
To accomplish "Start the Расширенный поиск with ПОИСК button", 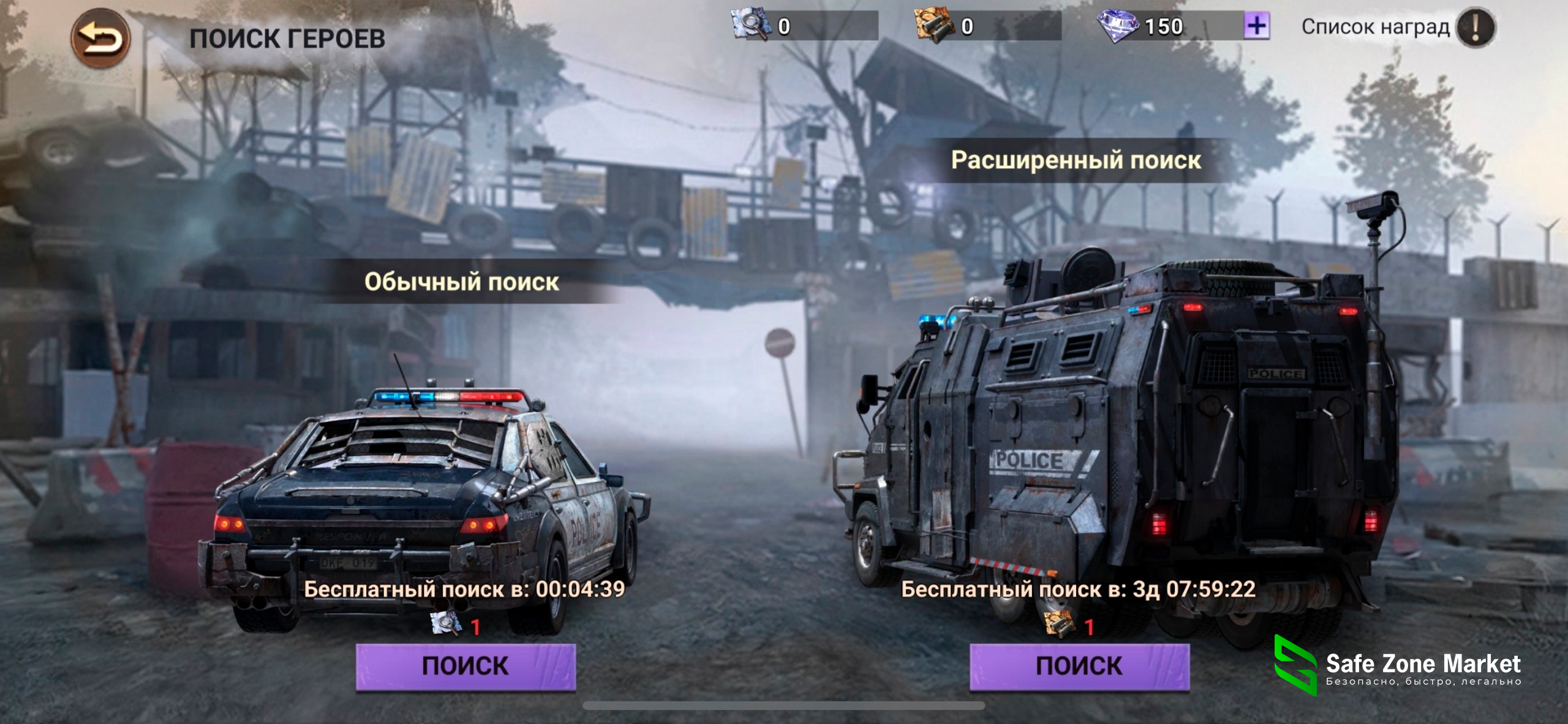I will click(1079, 666).
